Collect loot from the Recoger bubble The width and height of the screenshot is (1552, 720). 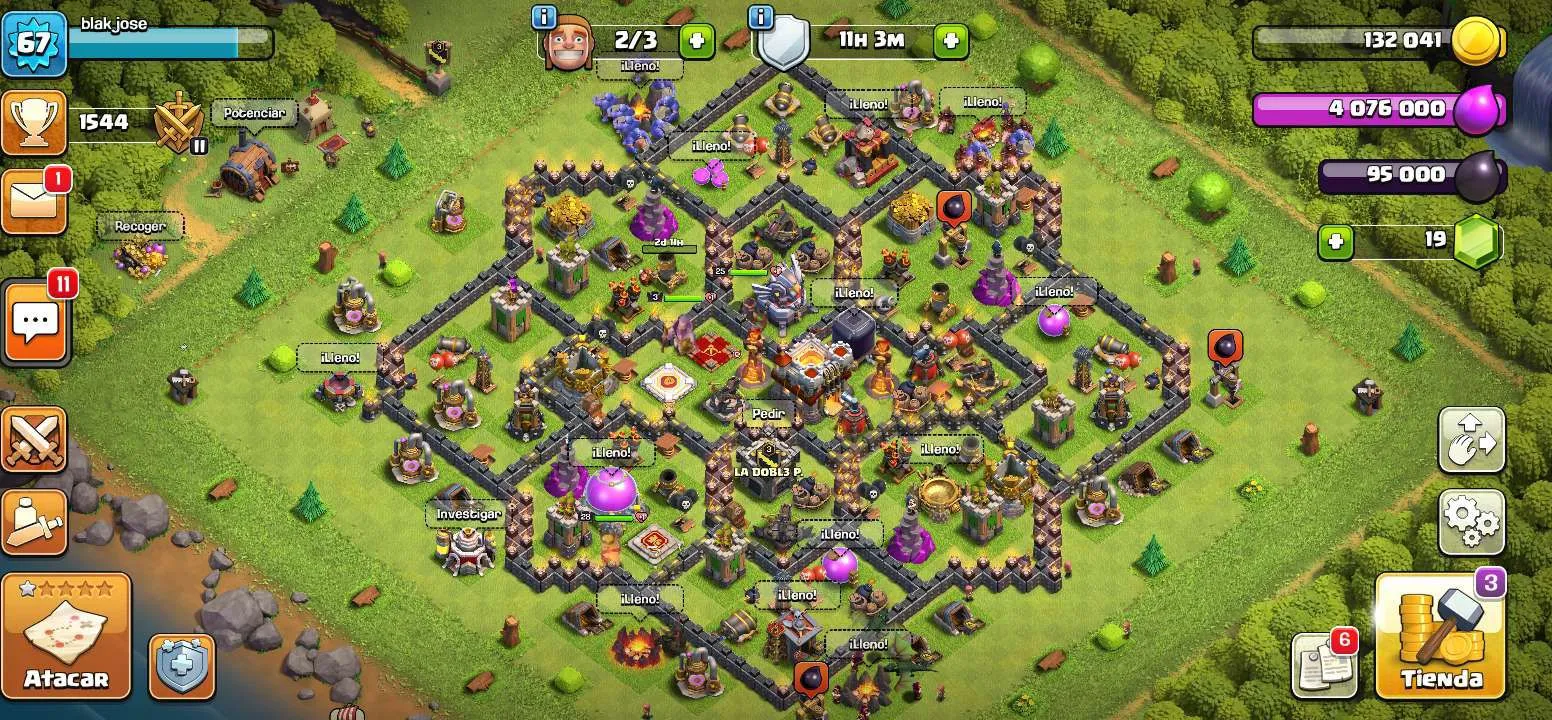click(140, 227)
